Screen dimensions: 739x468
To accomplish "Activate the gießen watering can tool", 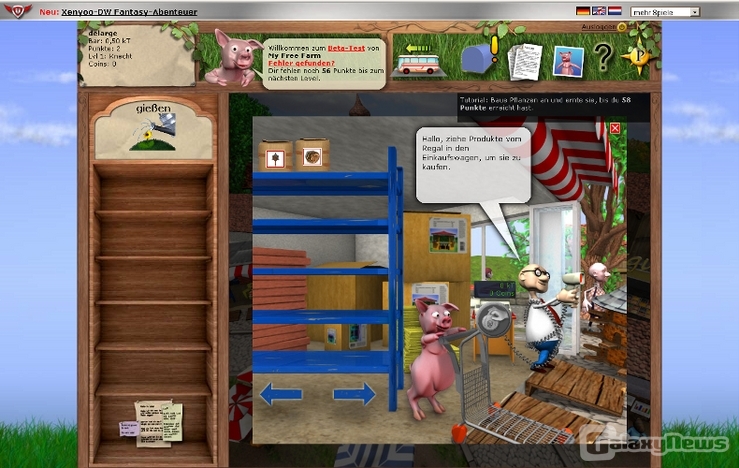I will [x=153, y=129].
